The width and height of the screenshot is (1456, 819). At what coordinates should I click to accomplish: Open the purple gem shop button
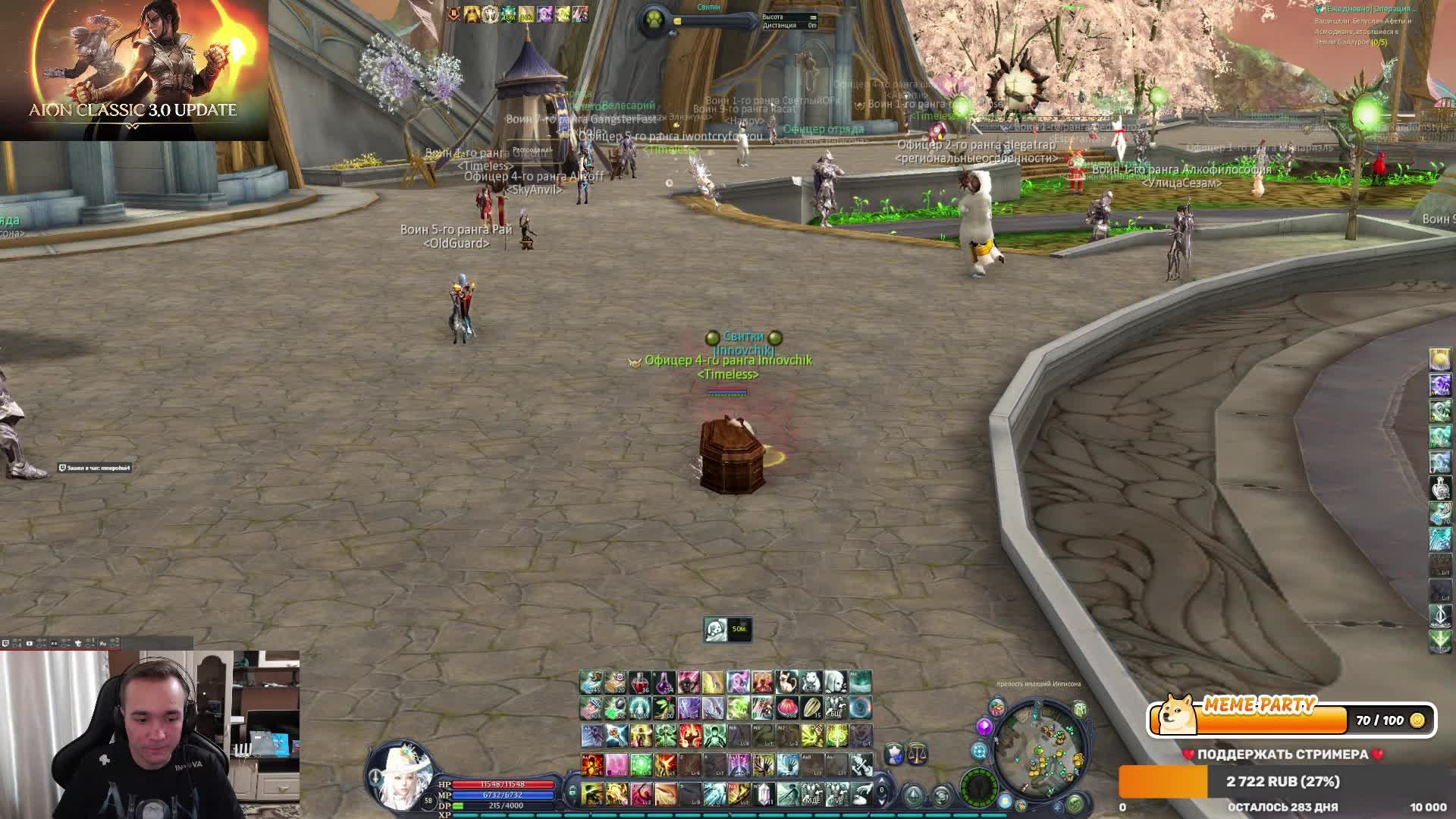click(x=984, y=727)
